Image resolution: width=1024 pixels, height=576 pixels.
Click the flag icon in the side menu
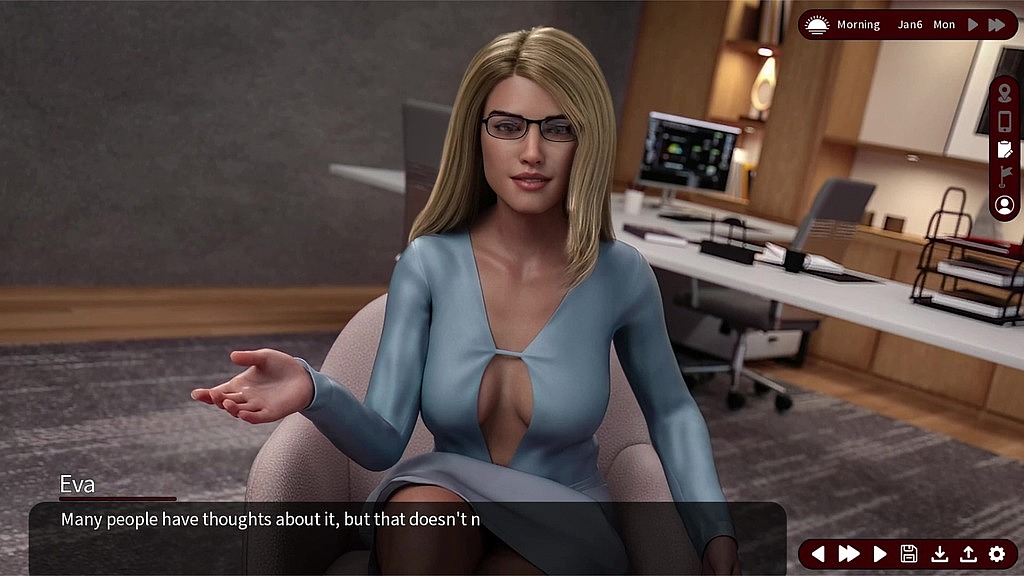(x=1005, y=176)
